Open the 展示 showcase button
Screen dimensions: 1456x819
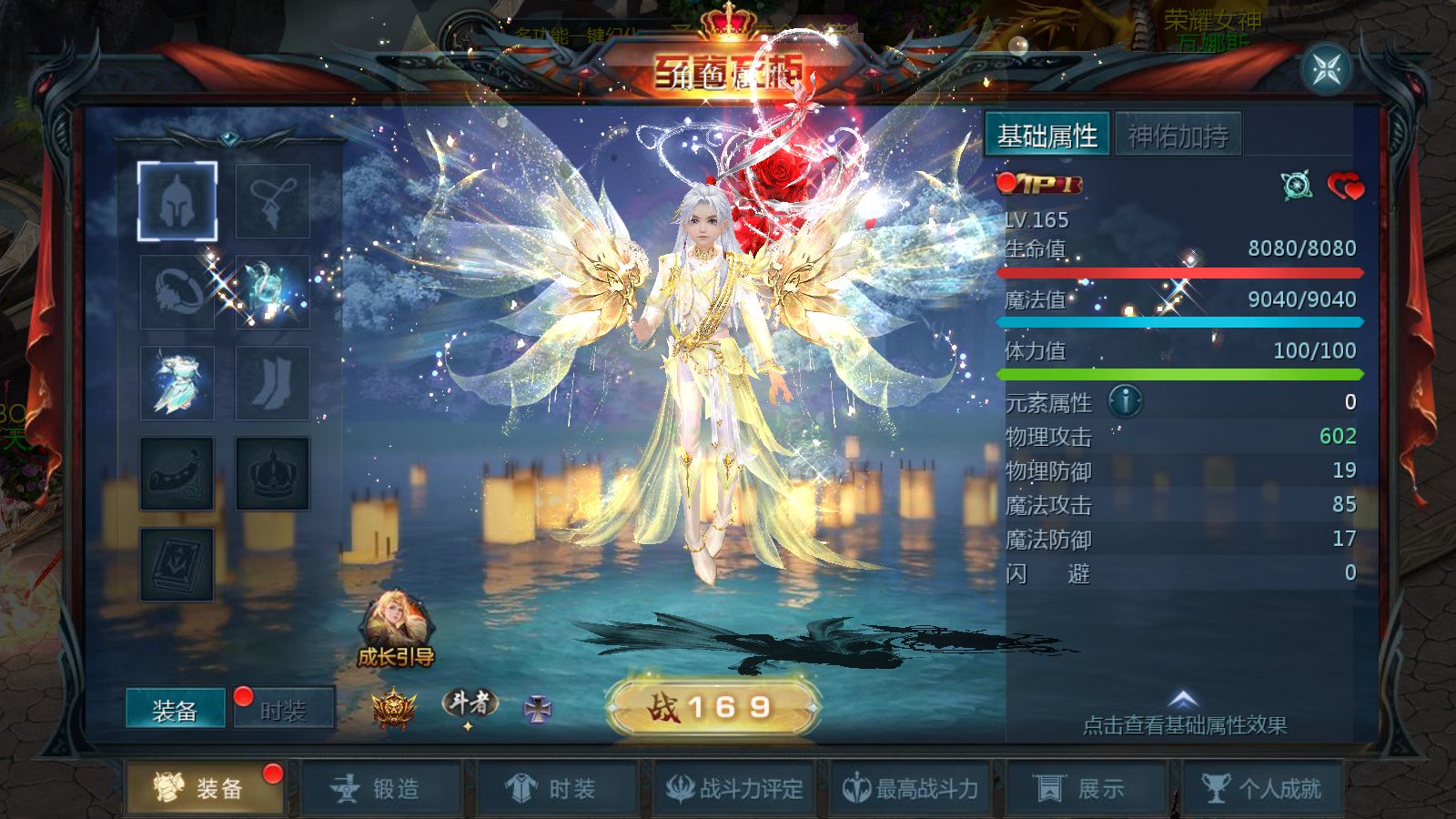[x=1084, y=788]
